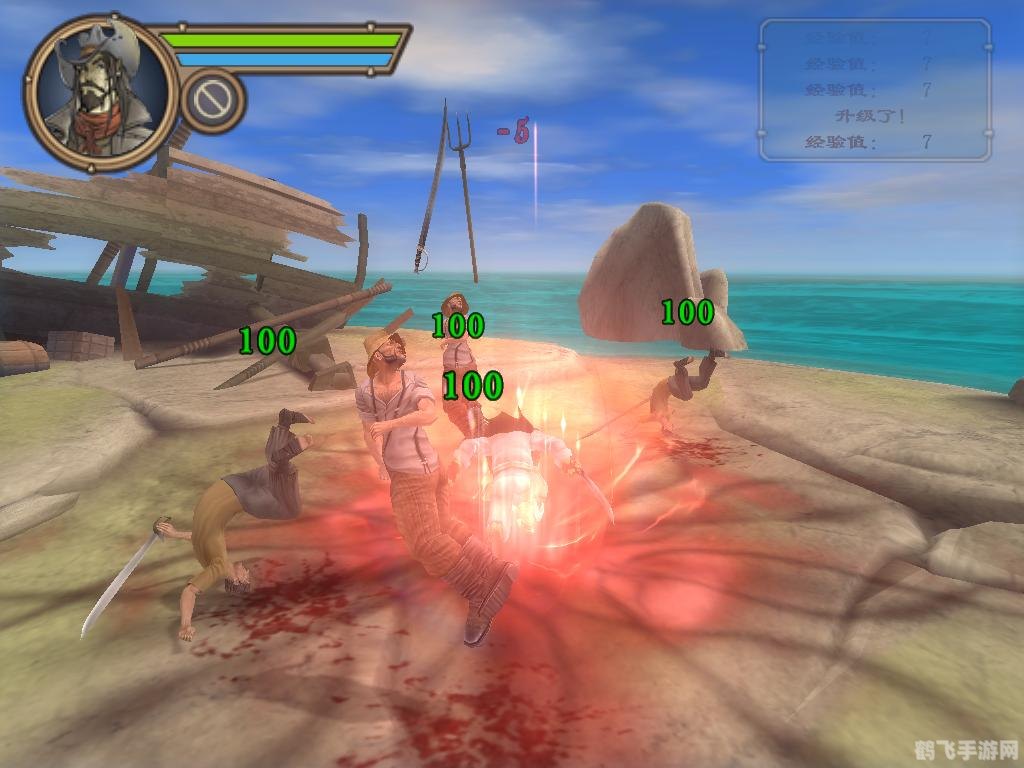Select the crossed-out circle ability slot
This screenshot has height=768, width=1024.
[x=213, y=100]
